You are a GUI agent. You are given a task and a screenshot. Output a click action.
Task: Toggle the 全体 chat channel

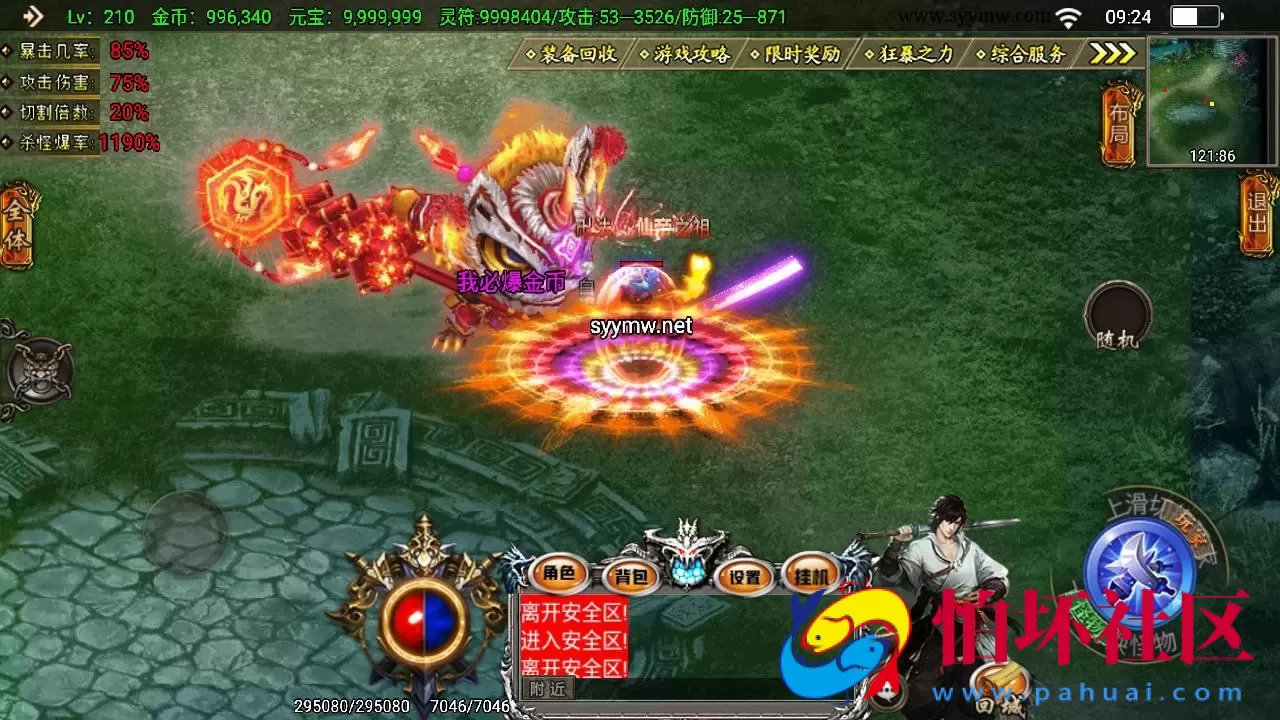click(14, 227)
